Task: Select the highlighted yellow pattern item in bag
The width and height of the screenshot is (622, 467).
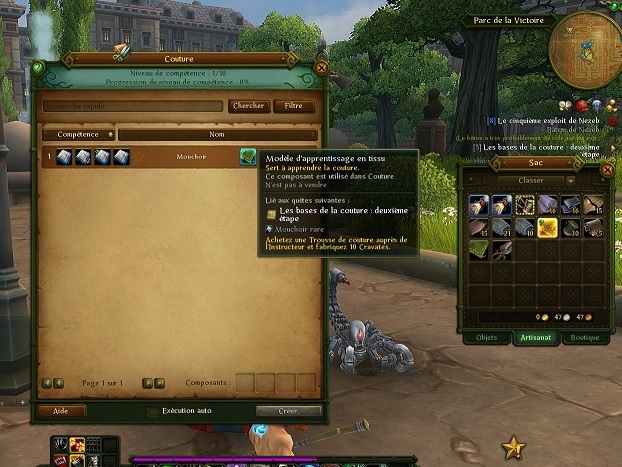Action: [548, 227]
